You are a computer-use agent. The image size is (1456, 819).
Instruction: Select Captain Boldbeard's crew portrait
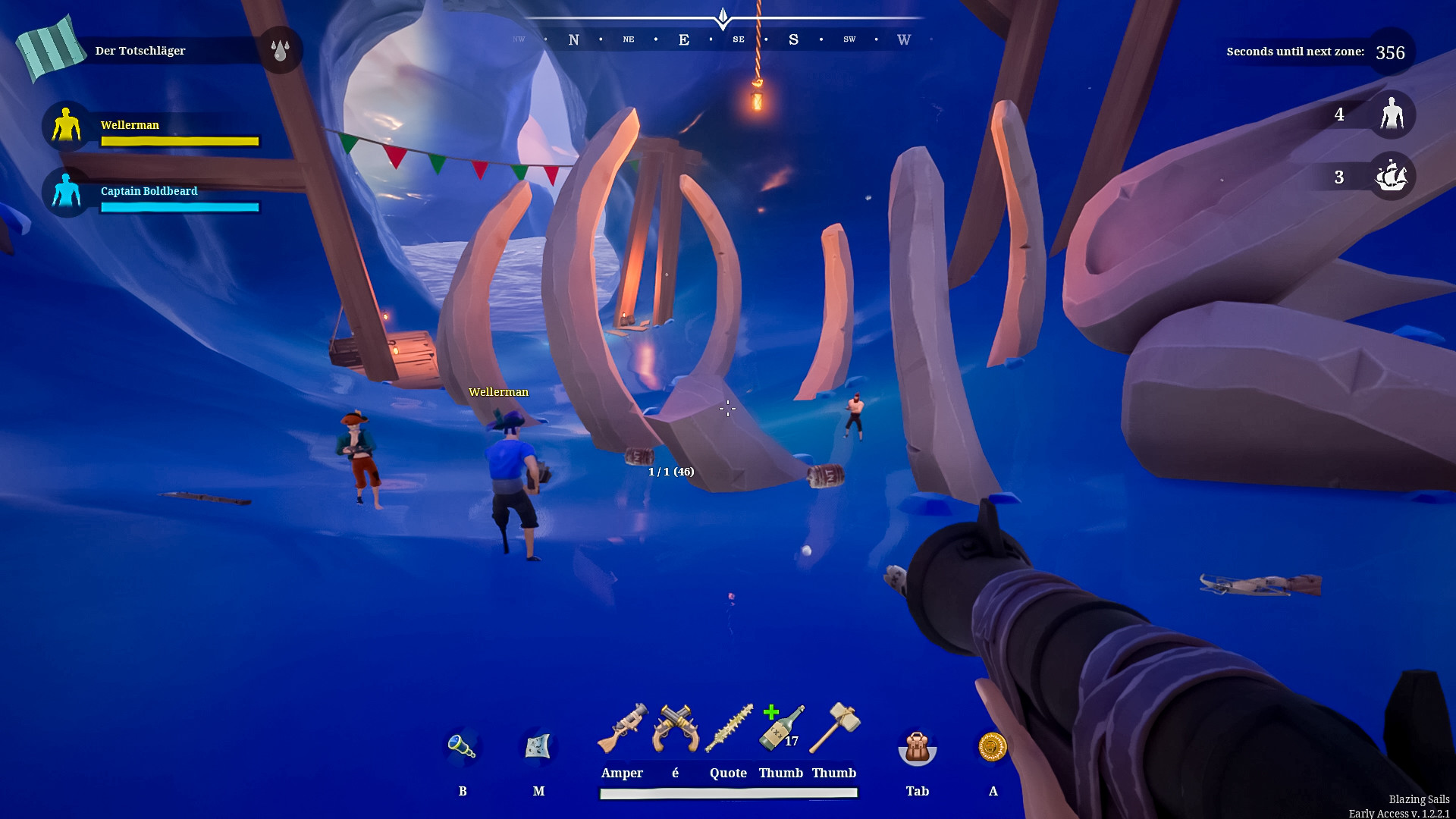tap(67, 191)
